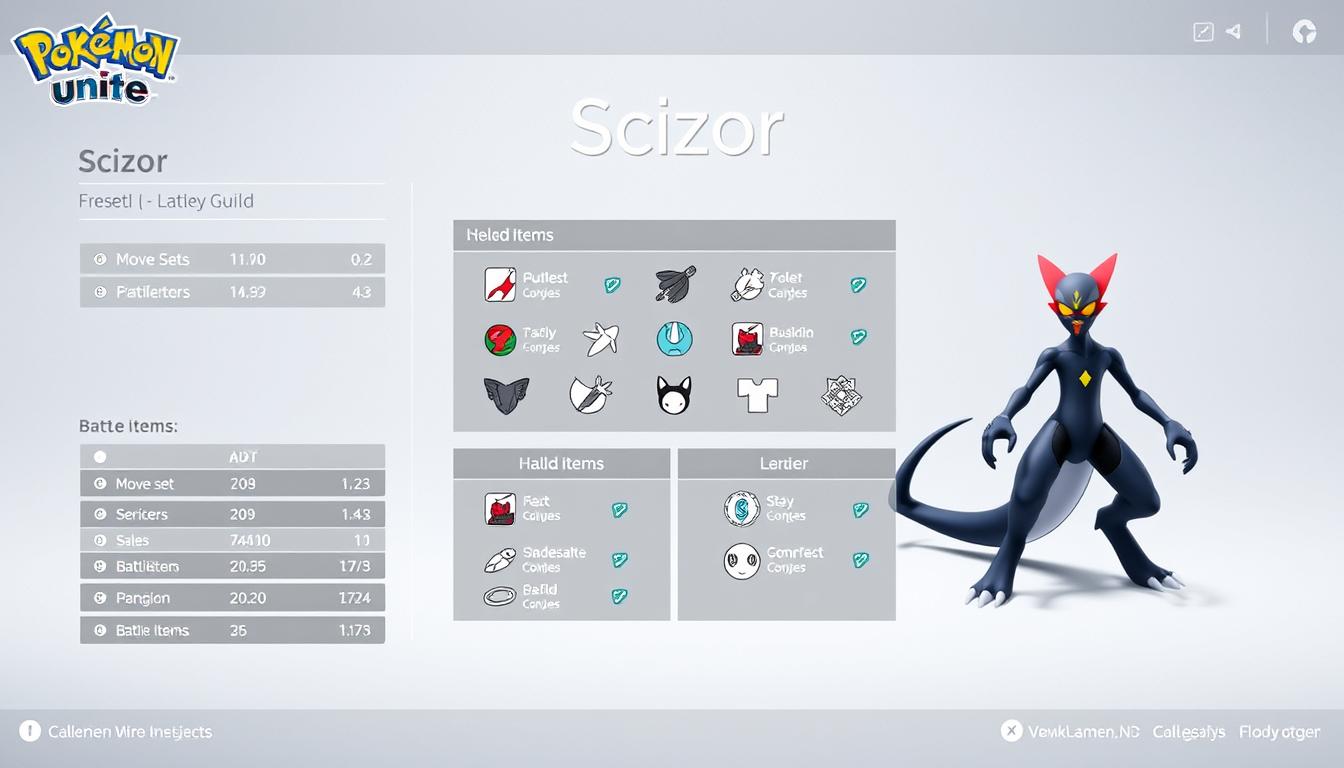This screenshot has width=1344, height=768.
Task: Open the Lerder panel header
Action: click(x=783, y=463)
